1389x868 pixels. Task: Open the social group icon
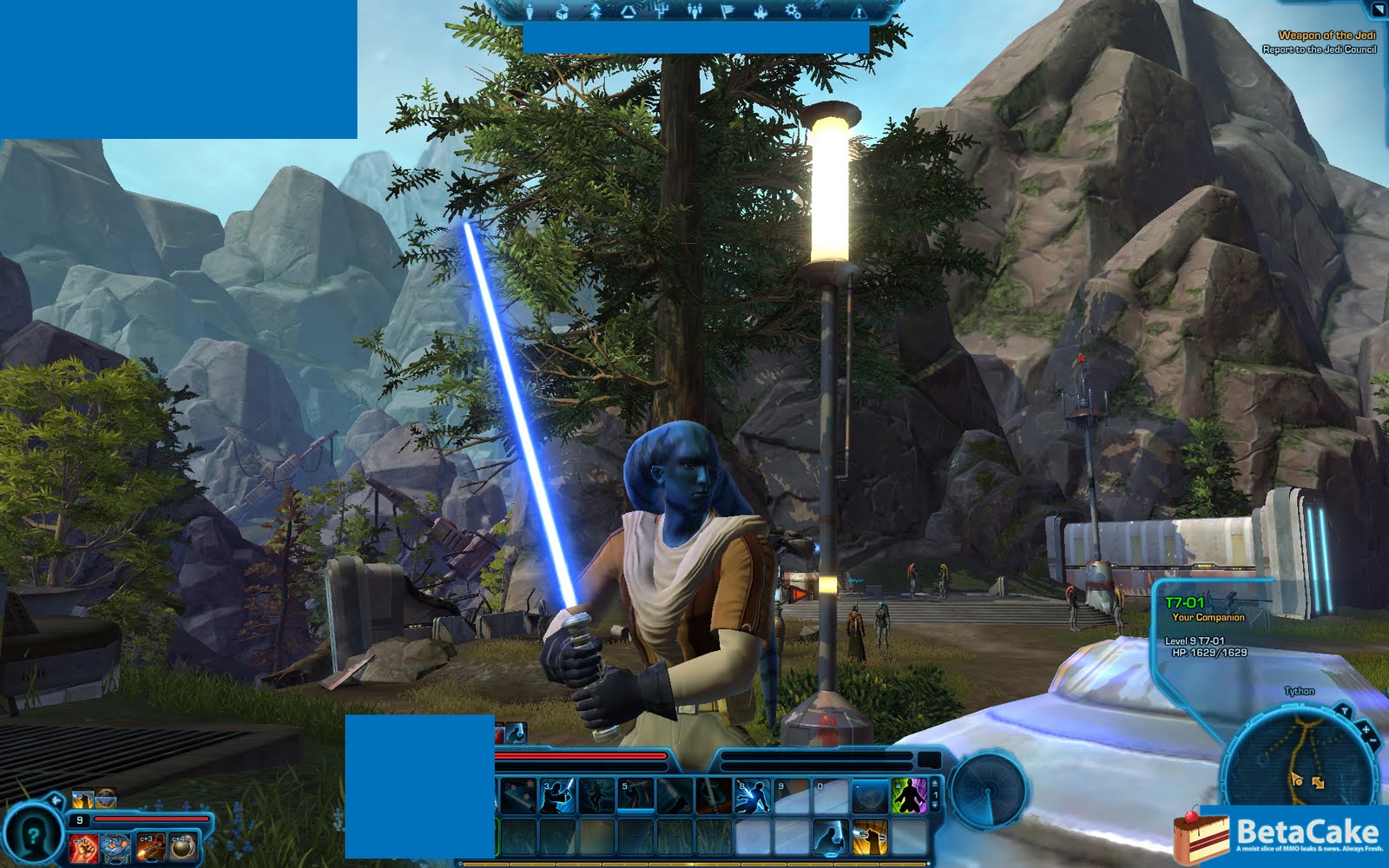tap(694, 11)
